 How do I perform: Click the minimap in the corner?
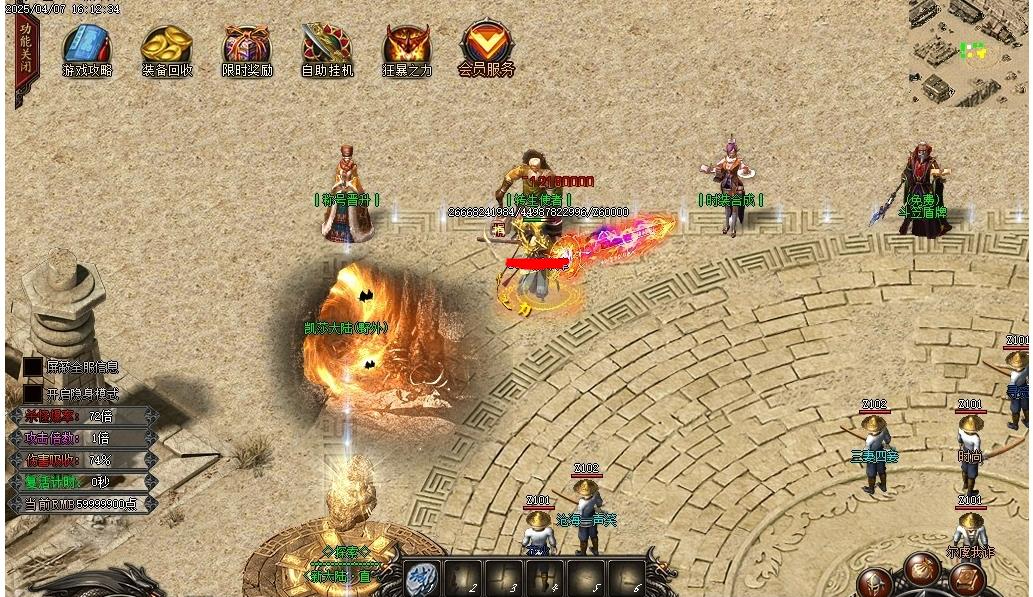coord(968,50)
